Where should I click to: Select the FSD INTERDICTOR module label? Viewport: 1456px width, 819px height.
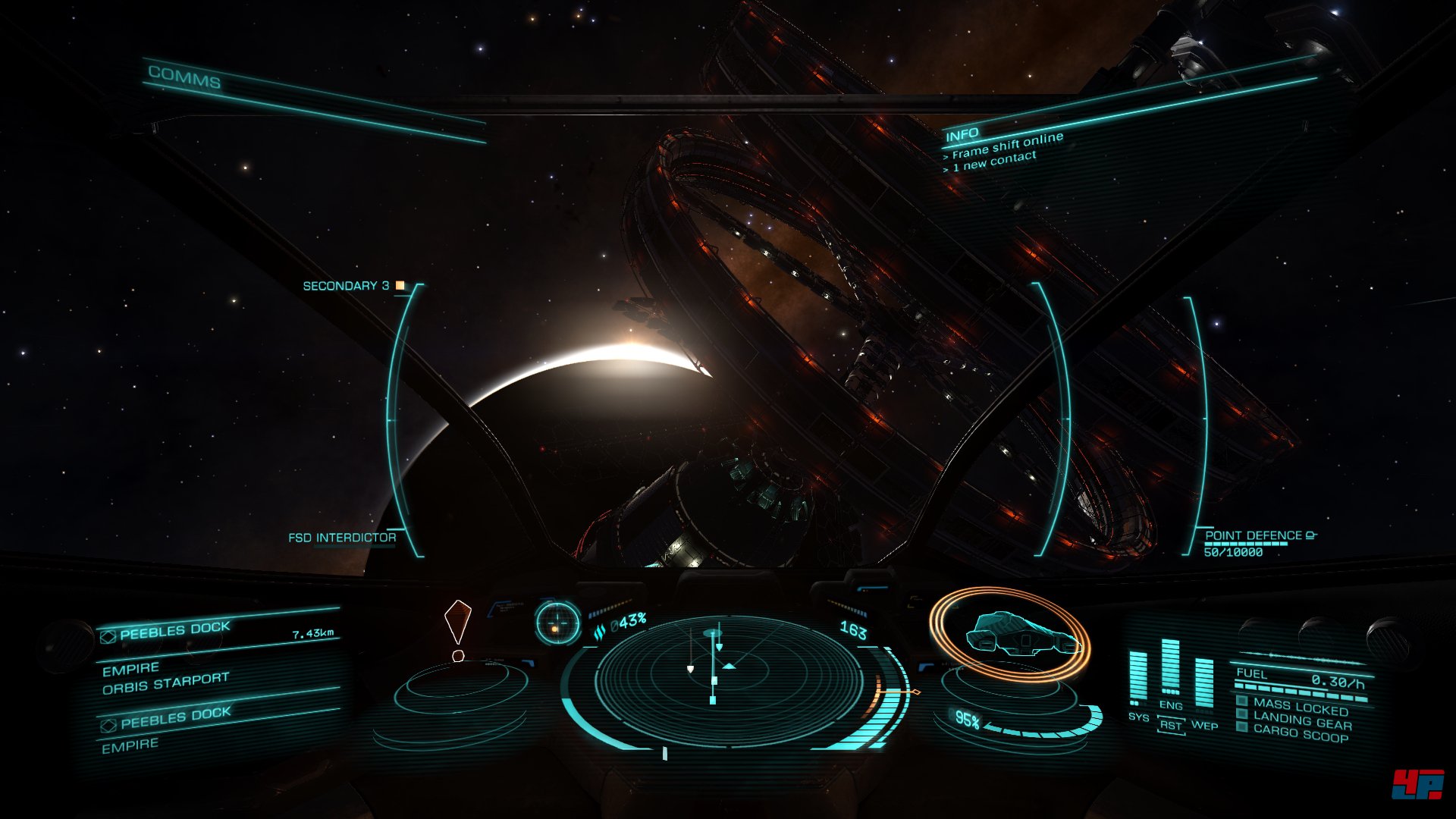[342, 538]
